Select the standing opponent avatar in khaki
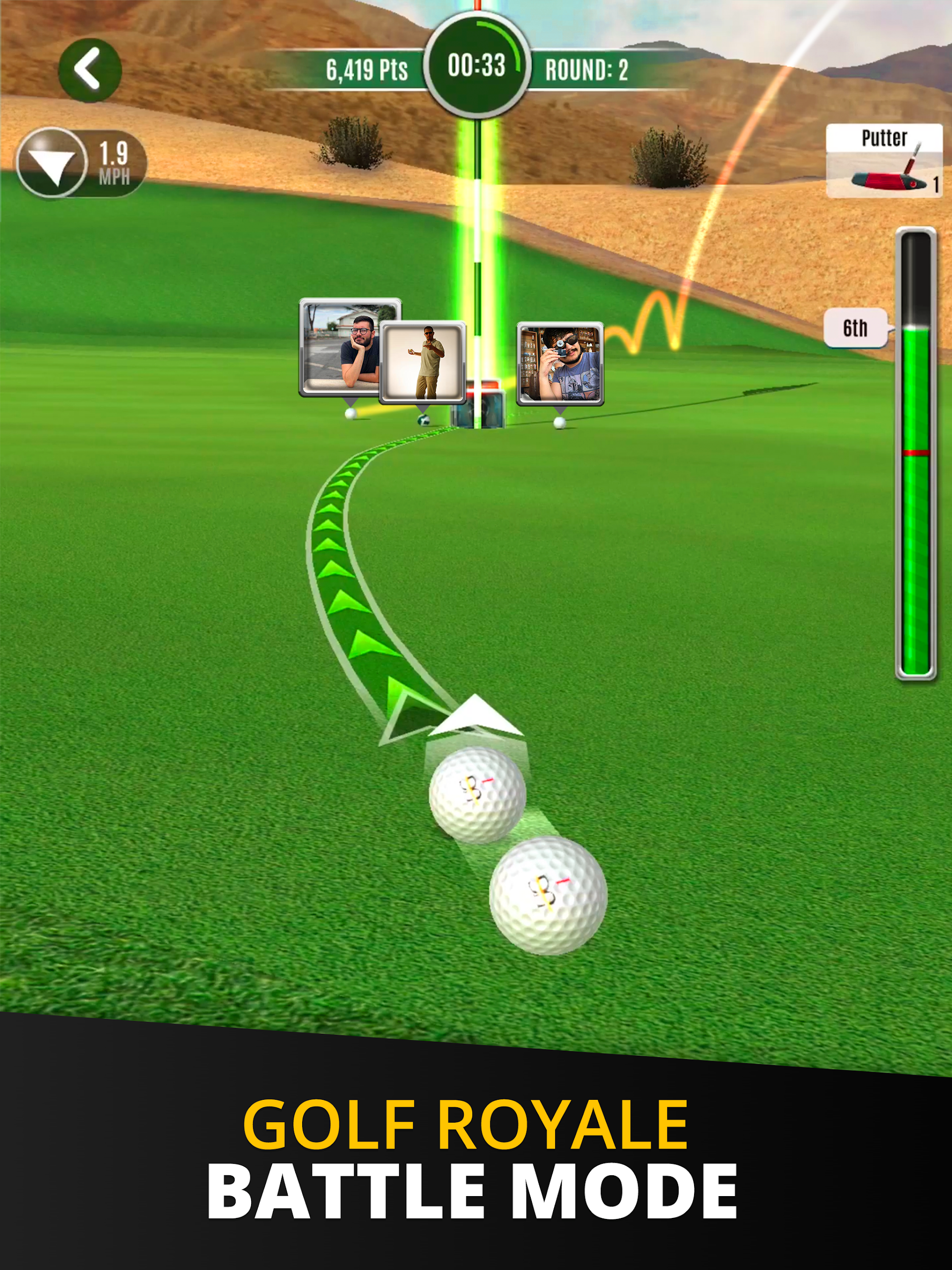This screenshot has height=1270, width=952. (x=423, y=362)
